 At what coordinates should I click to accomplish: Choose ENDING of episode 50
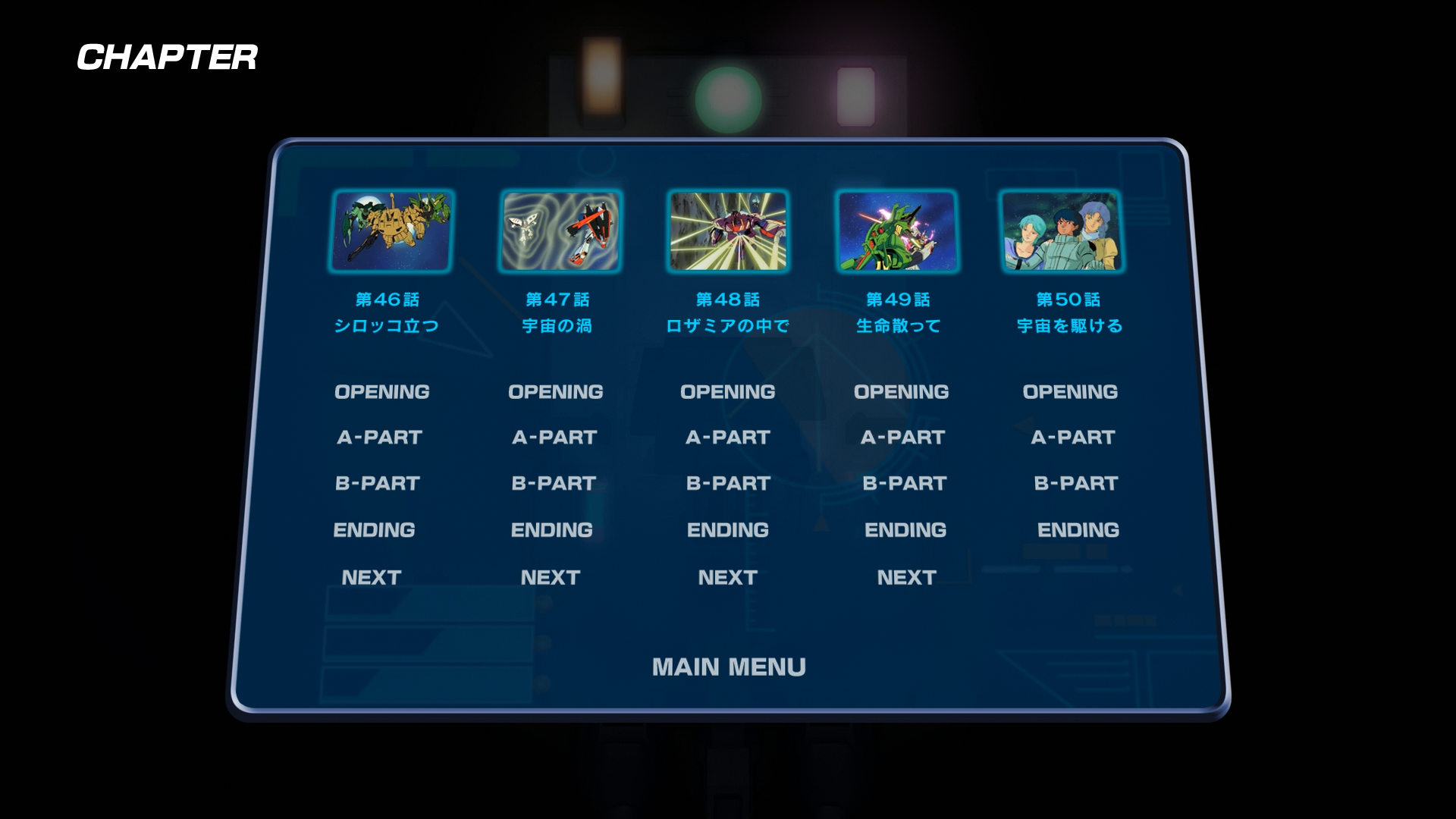1078,530
